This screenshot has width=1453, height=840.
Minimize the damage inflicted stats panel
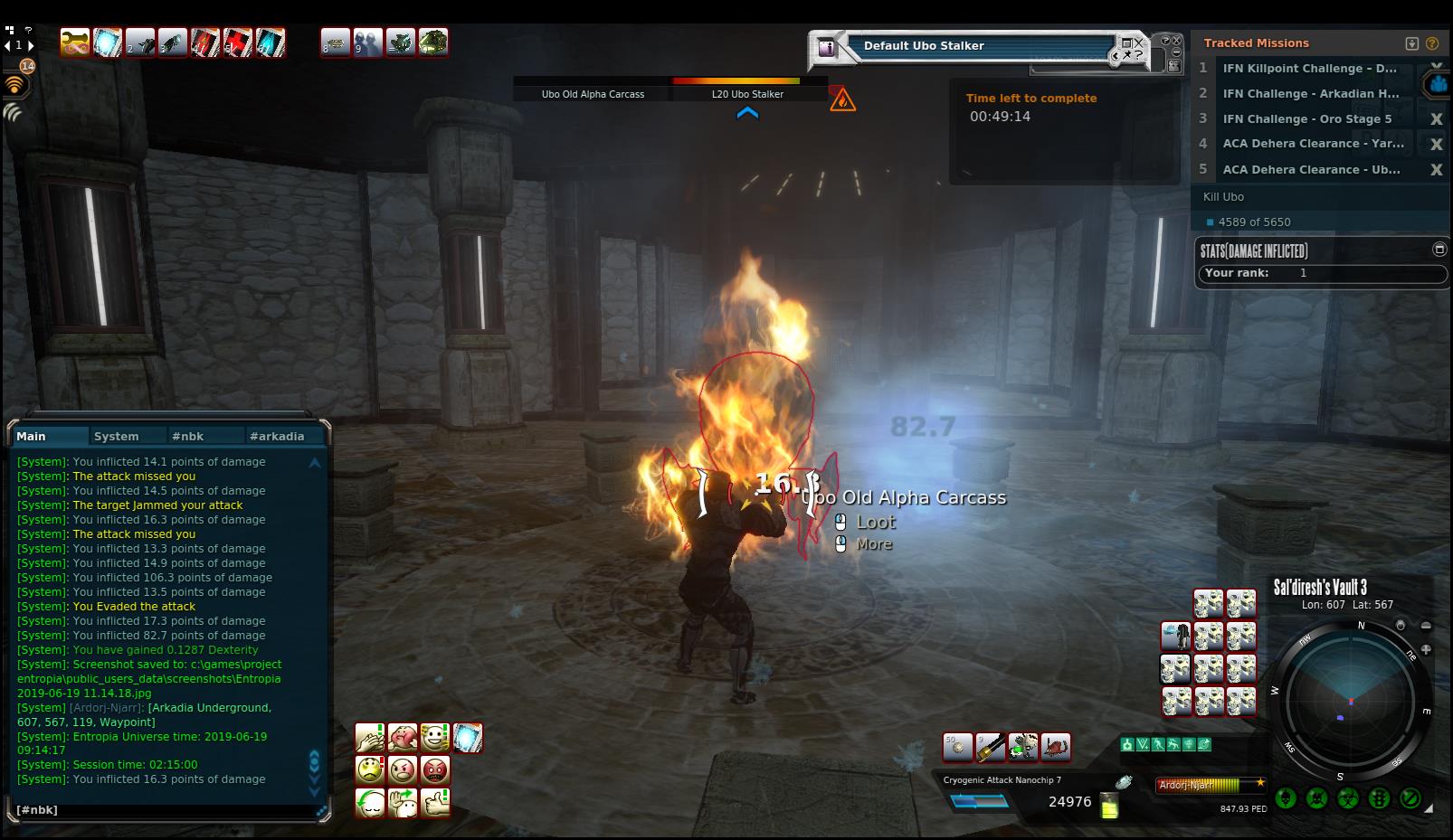pos(1439,250)
